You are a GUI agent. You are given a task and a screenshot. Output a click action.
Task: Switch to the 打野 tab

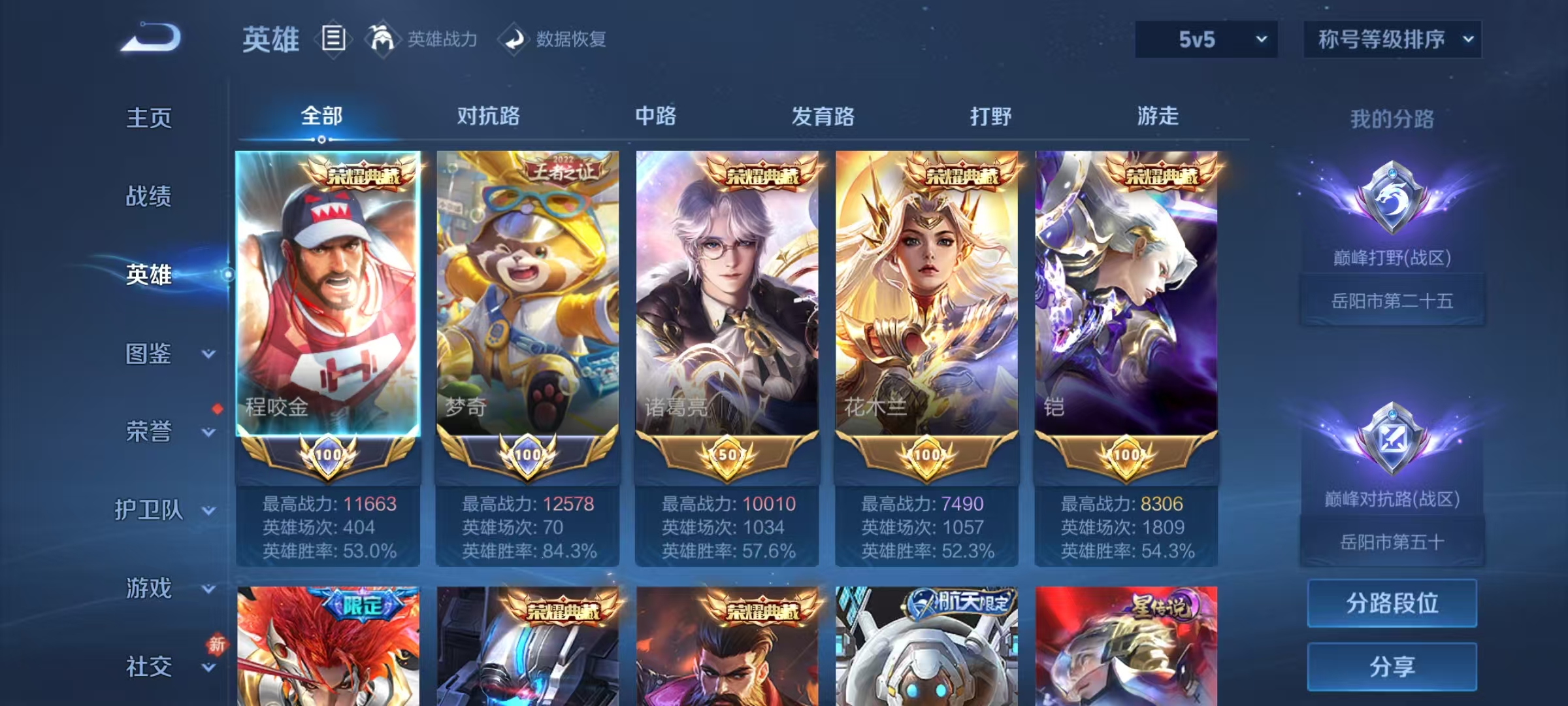pyautogui.click(x=988, y=116)
